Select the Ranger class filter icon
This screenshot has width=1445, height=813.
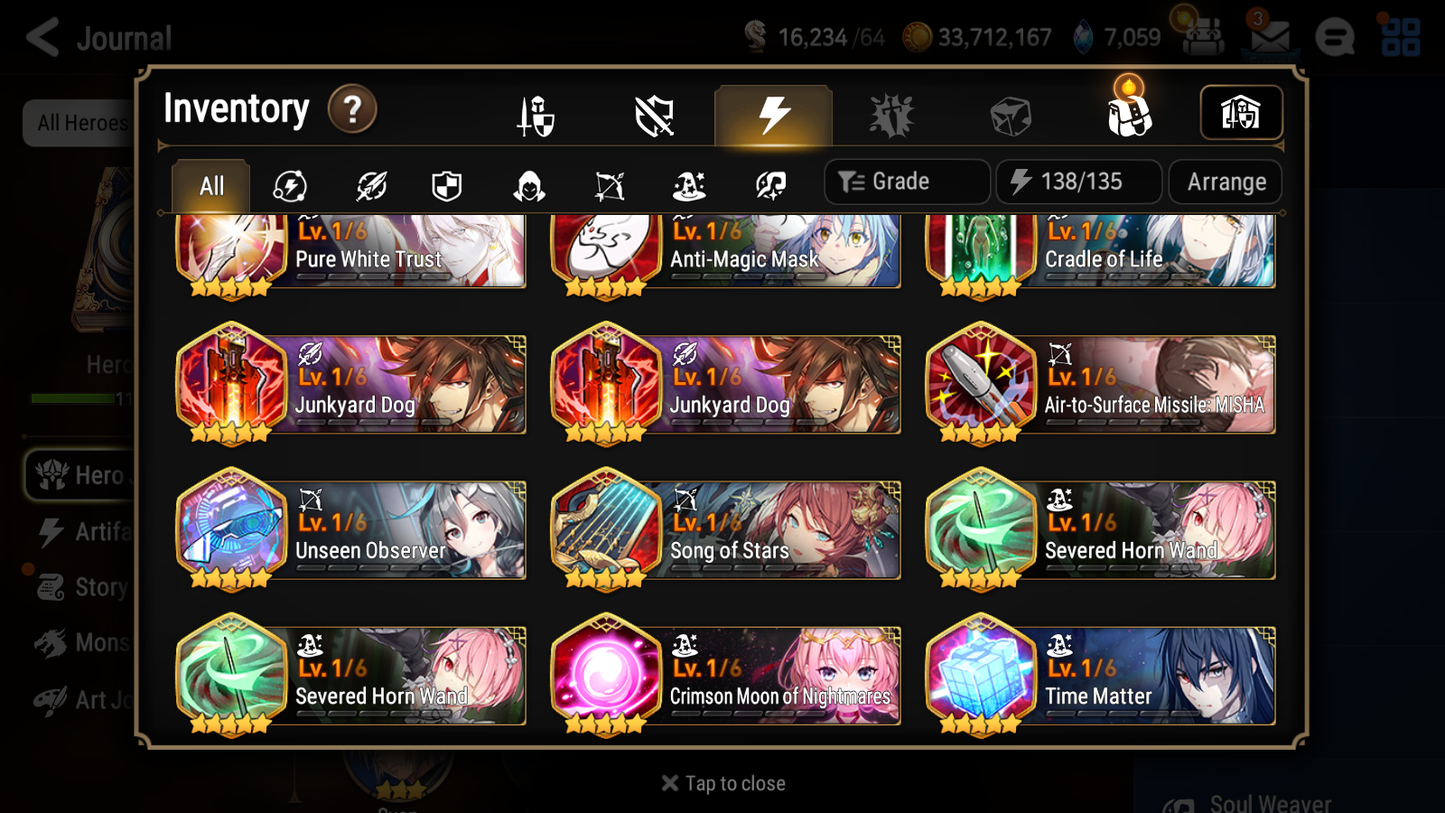pos(608,182)
